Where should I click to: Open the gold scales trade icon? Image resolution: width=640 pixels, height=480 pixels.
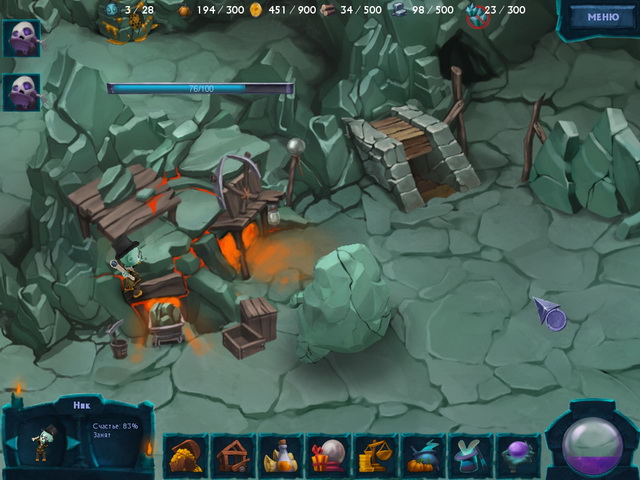click(x=377, y=454)
